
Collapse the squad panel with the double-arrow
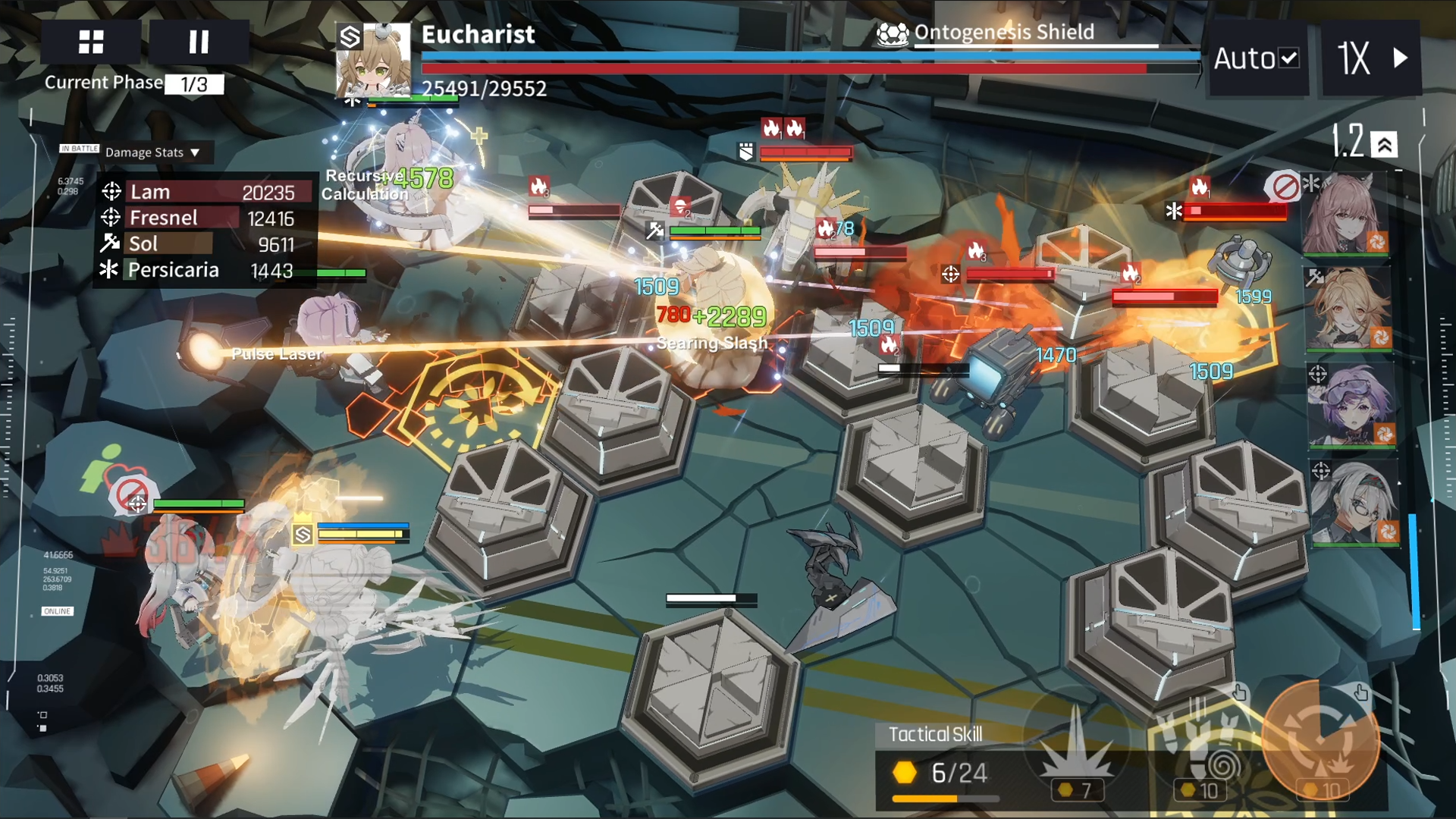[x=1385, y=144]
